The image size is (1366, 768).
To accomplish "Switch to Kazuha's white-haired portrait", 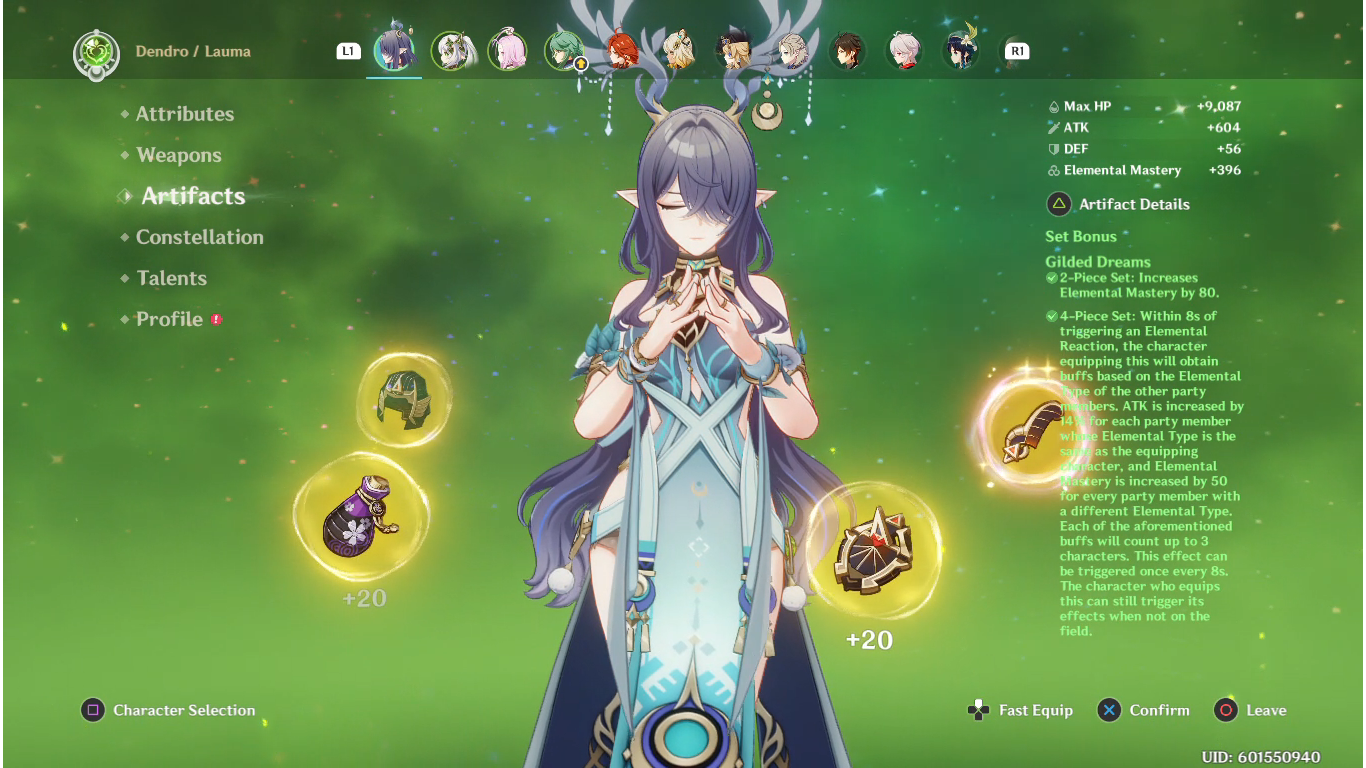I will click(905, 51).
